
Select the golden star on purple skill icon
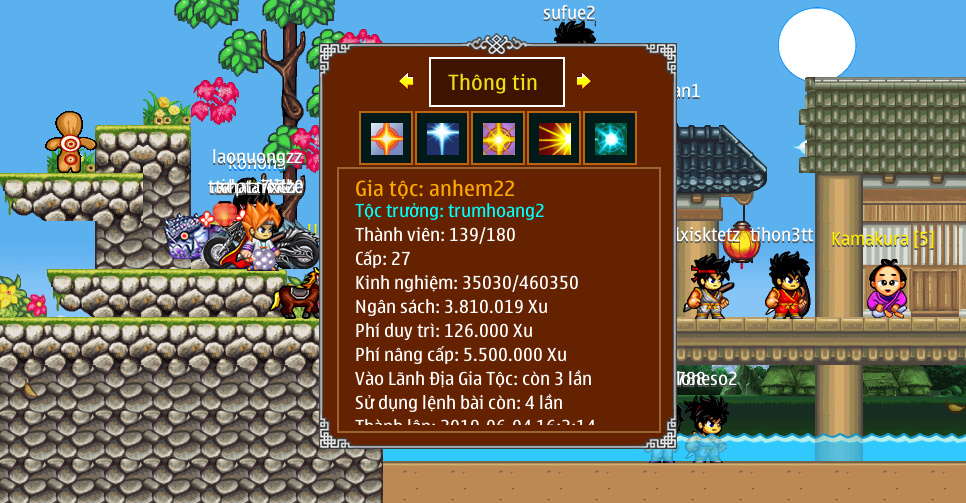tap(497, 138)
